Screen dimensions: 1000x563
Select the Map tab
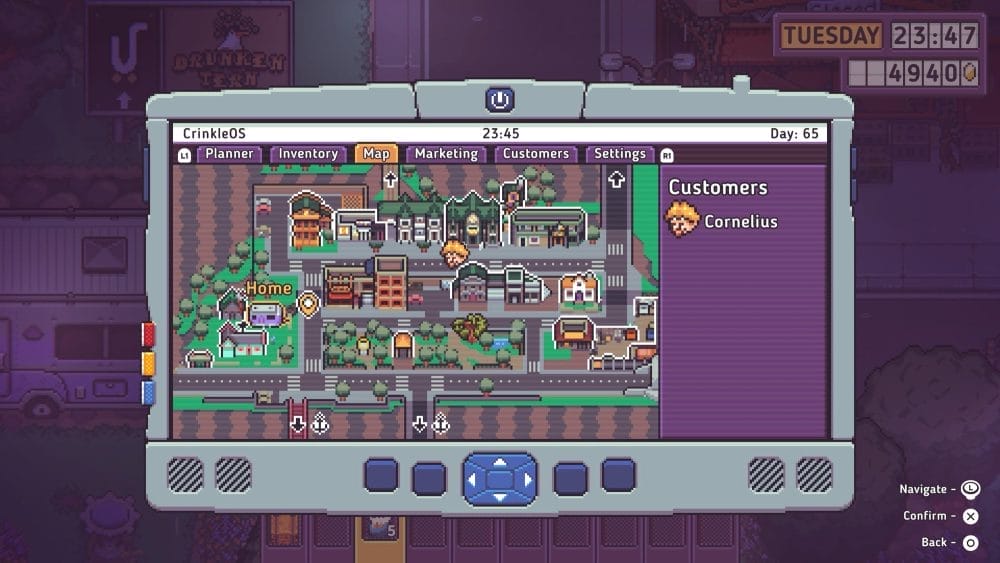coord(376,154)
